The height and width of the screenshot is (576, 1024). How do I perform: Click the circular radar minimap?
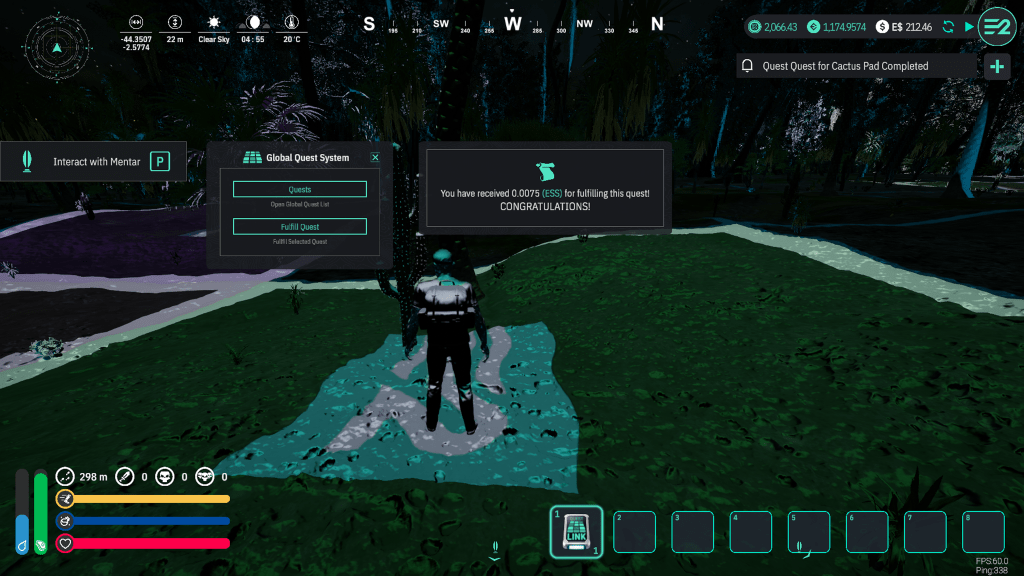coord(57,45)
